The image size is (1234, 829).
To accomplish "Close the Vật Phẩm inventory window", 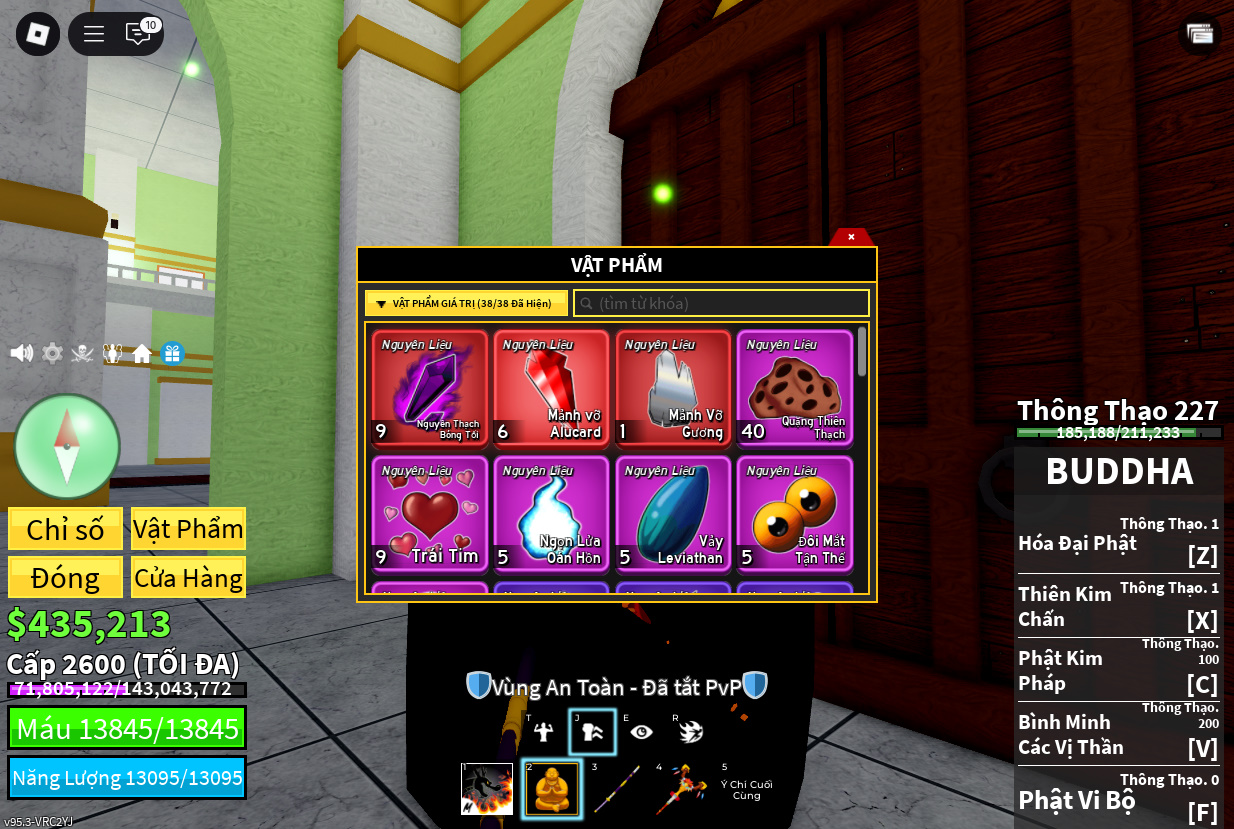I will tap(851, 237).
